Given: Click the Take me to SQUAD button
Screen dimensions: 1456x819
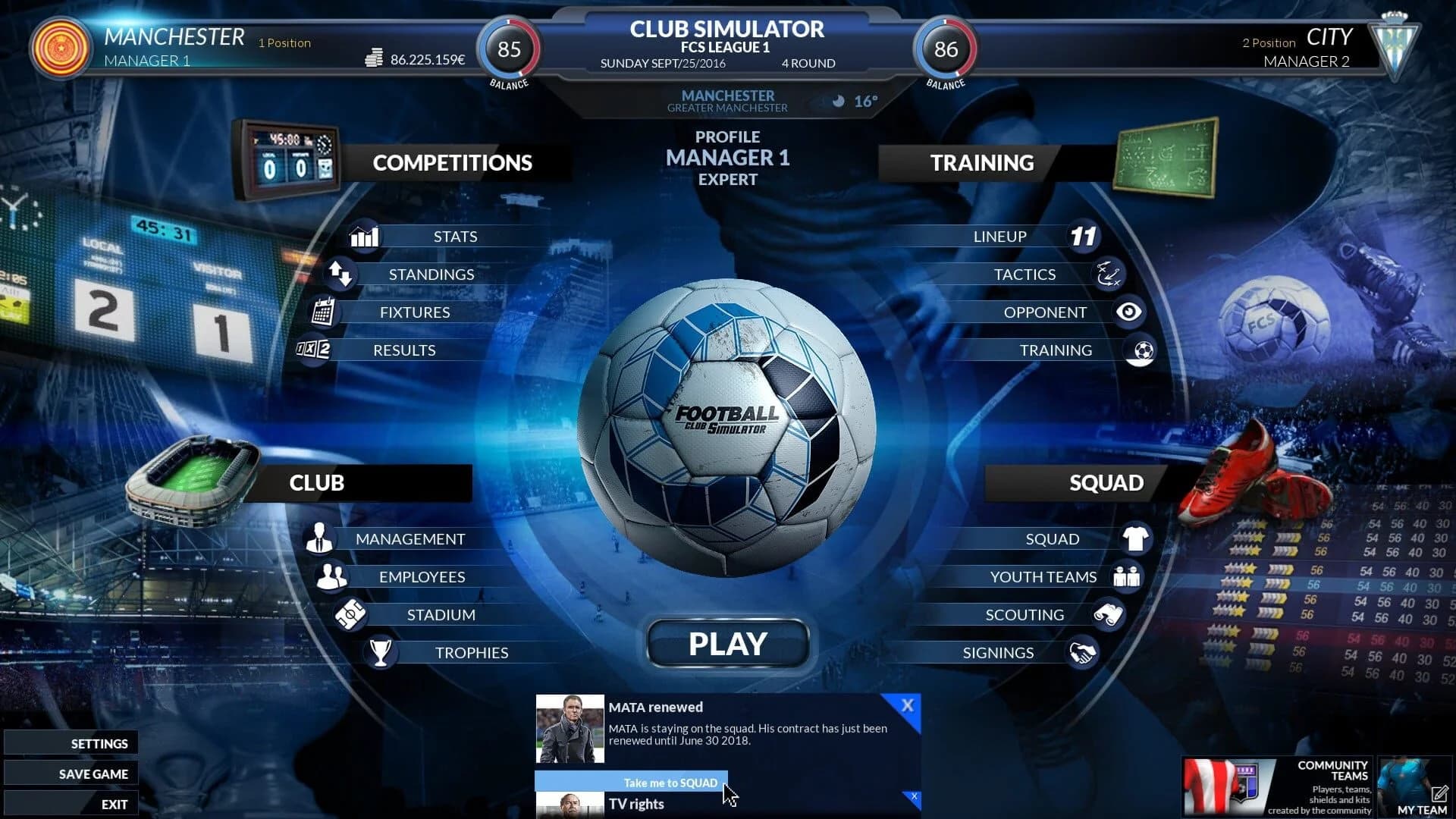Looking at the screenshot, I should click(x=670, y=782).
